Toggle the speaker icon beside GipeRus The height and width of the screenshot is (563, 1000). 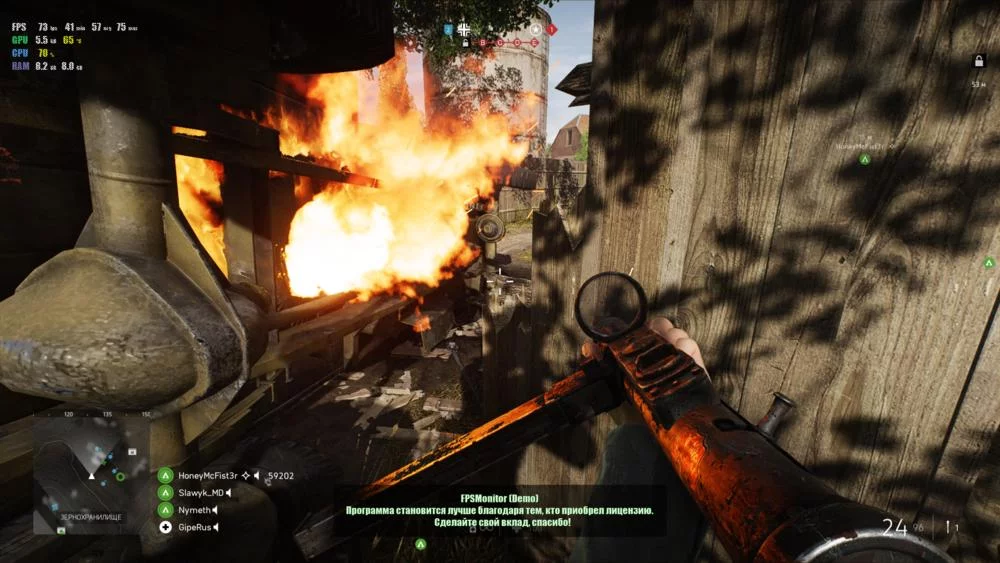(x=214, y=527)
